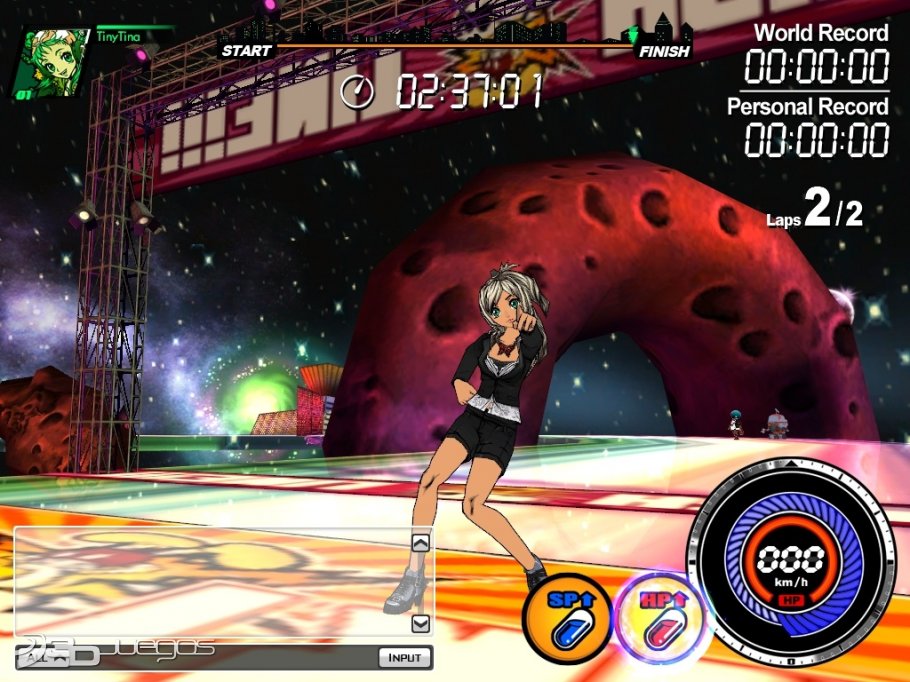Use the blue SP boost capsule item
This screenshot has width=910, height=682.
pos(566,620)
